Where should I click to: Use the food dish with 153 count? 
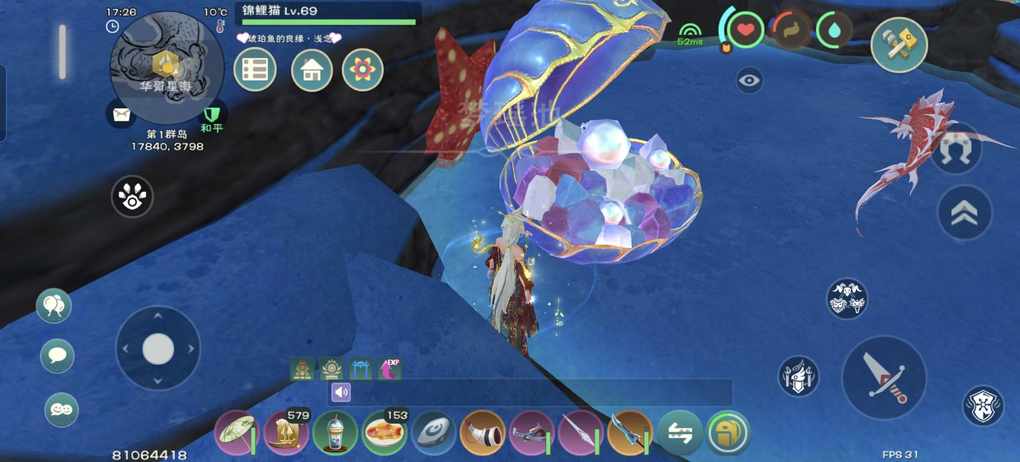tap(385, 433)
